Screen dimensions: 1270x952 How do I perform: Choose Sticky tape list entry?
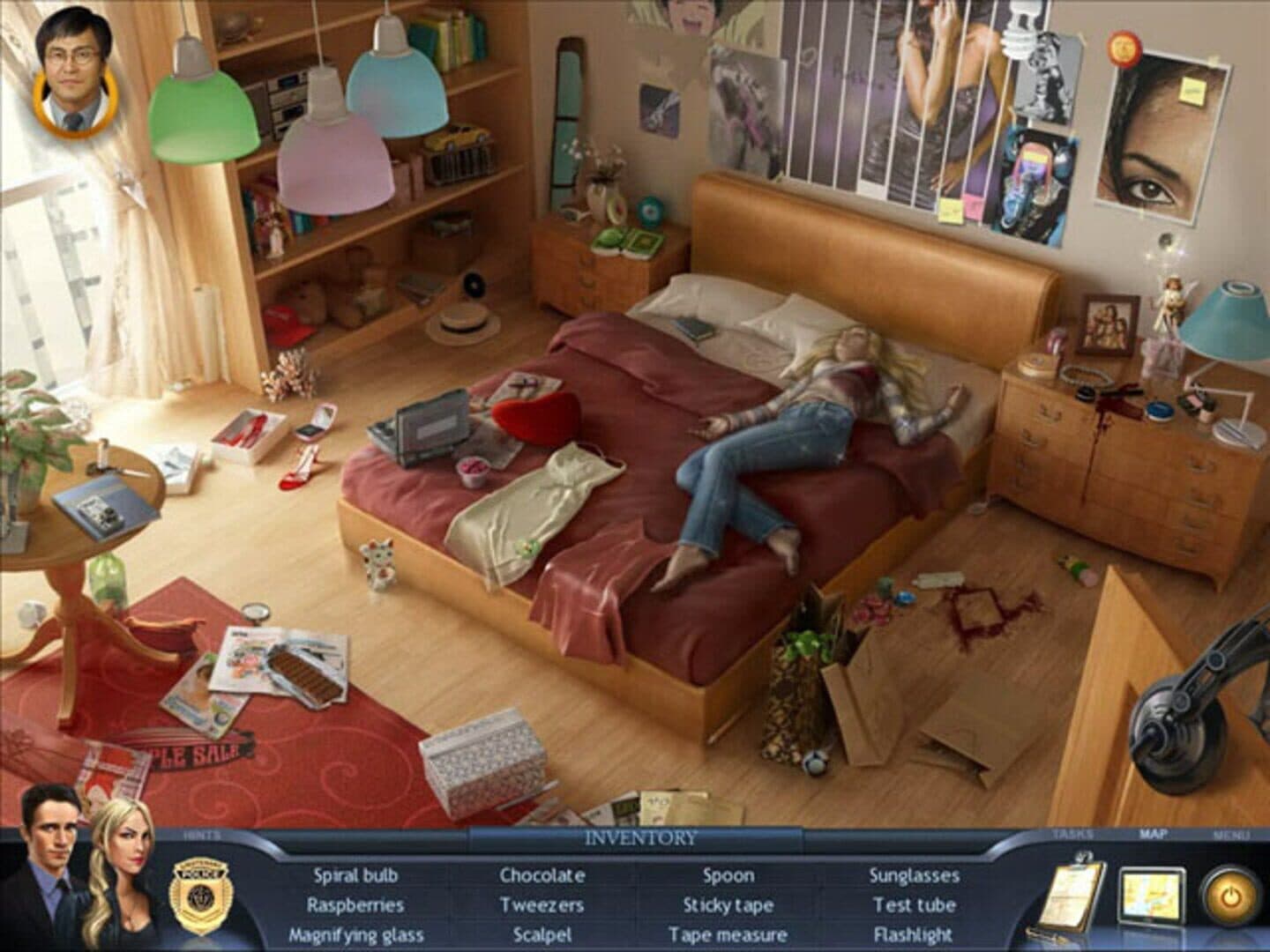pos(728,905)
